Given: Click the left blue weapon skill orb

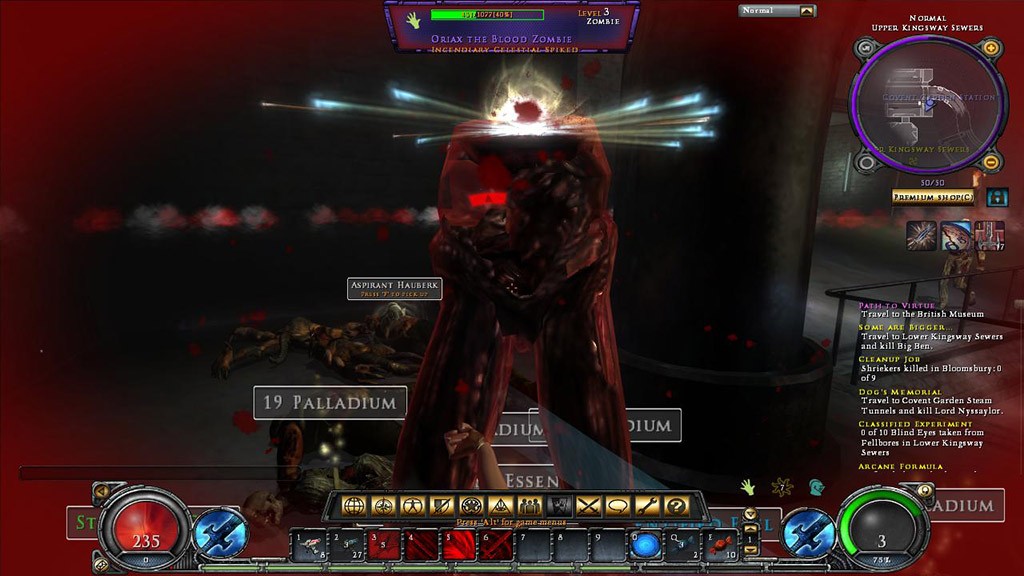Looking at the screenshot, I should click(x=221, y=533).
